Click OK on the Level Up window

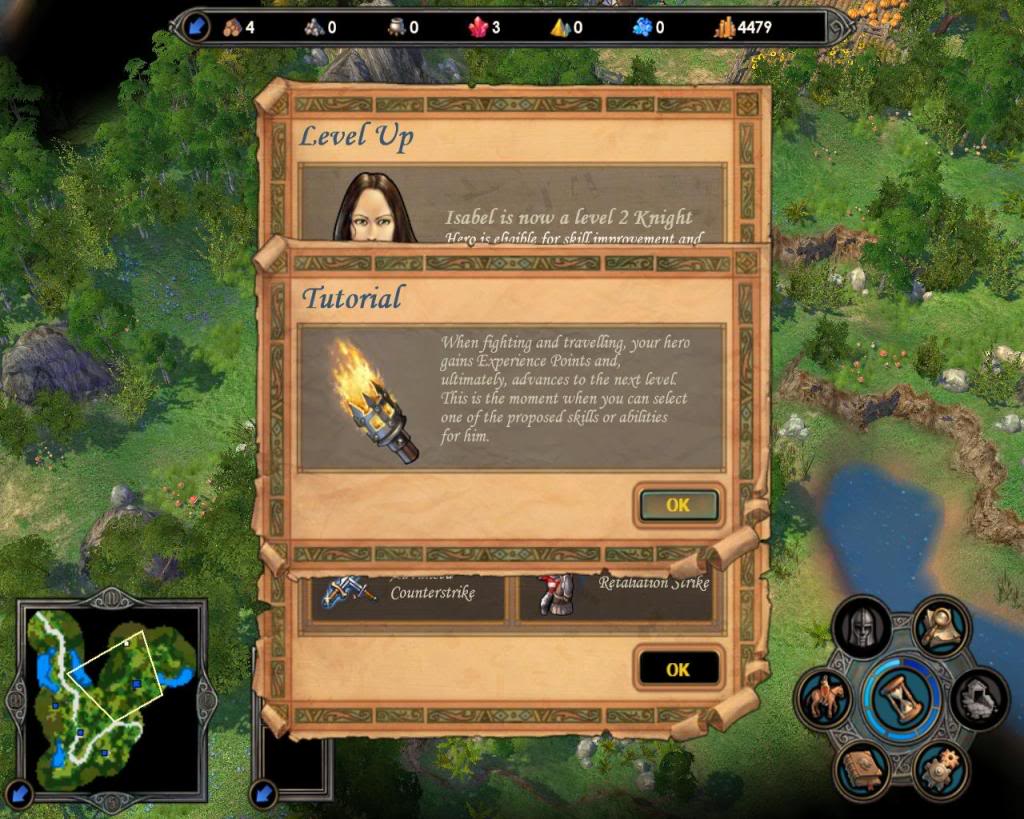pyautogui.click(x=678, y=670)
